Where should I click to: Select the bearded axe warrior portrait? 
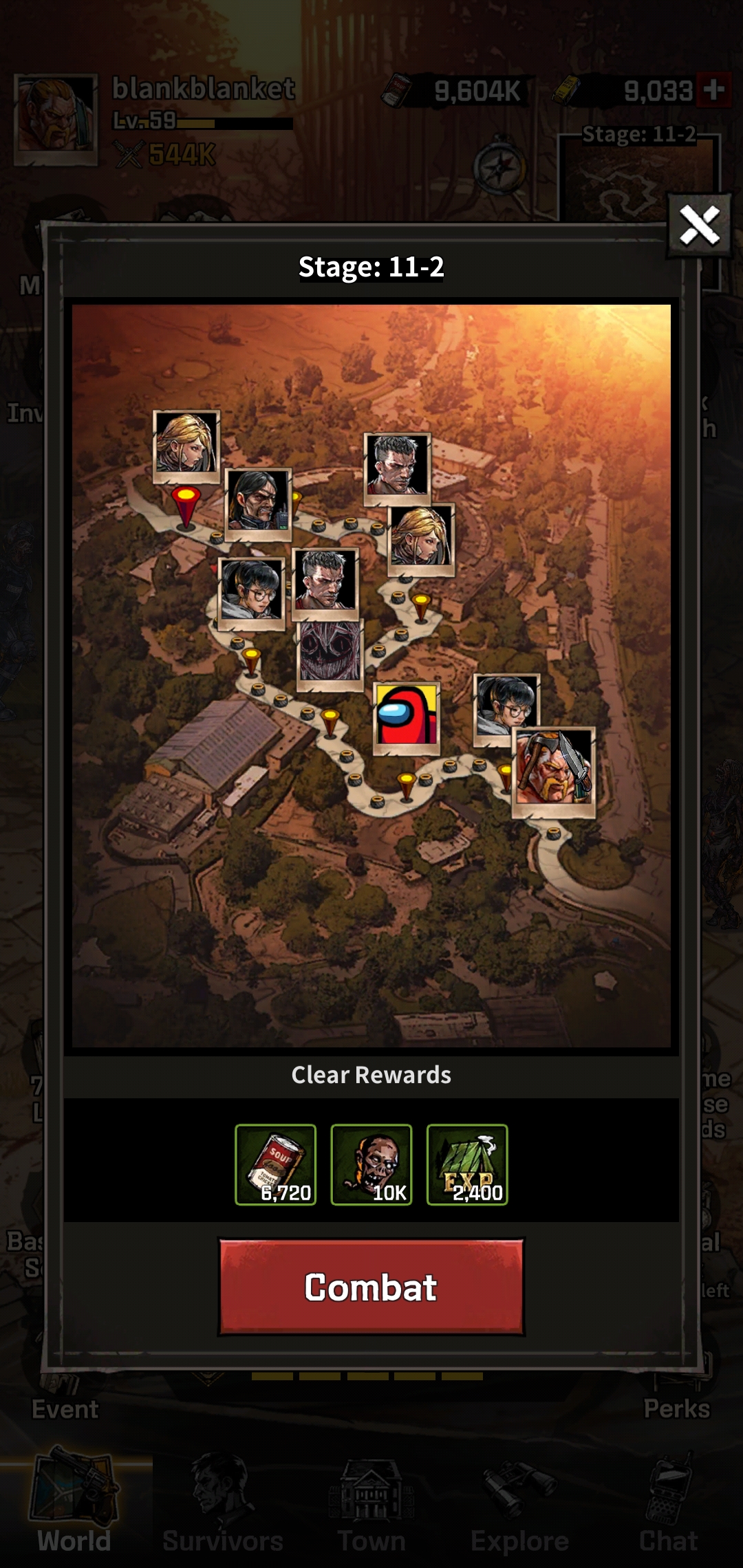coord(554,772)
